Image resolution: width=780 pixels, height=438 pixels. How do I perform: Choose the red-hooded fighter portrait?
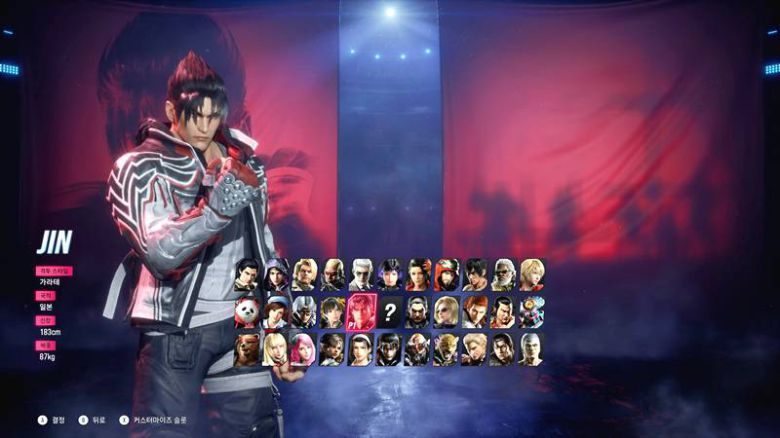pyautogui.click(x=447, y=275)
